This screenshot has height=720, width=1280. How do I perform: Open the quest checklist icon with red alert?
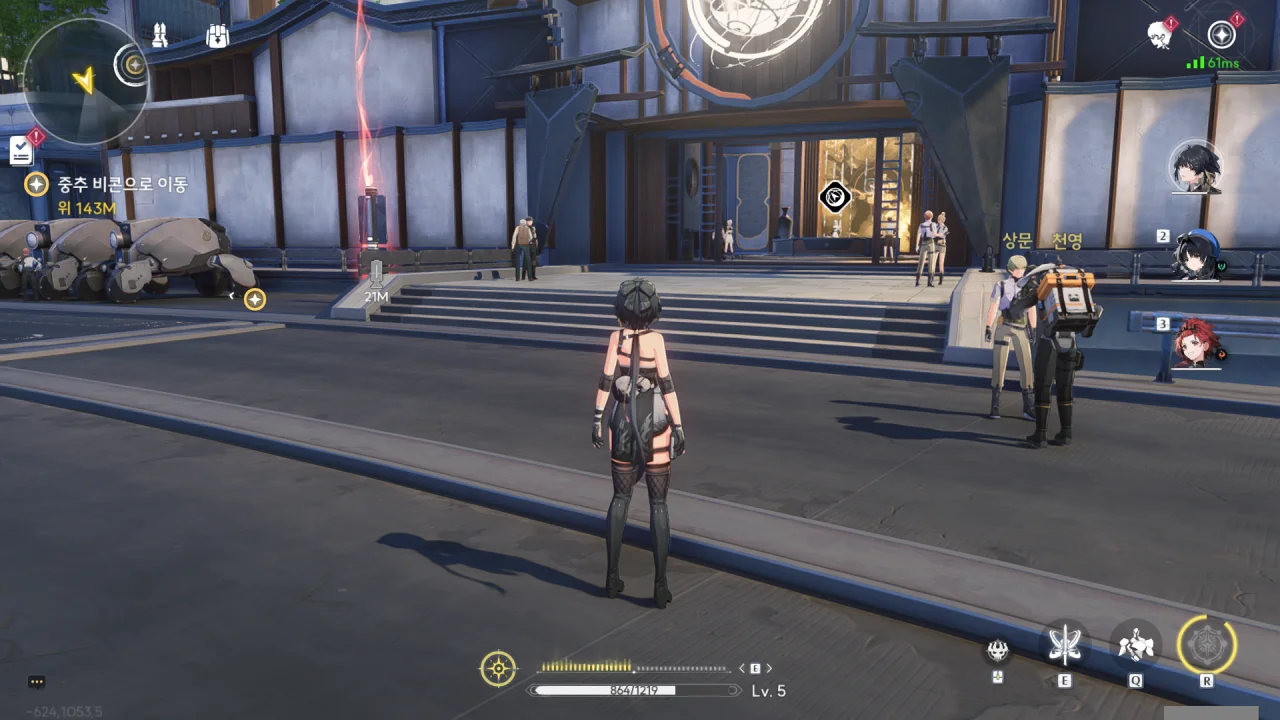(21, 150)
